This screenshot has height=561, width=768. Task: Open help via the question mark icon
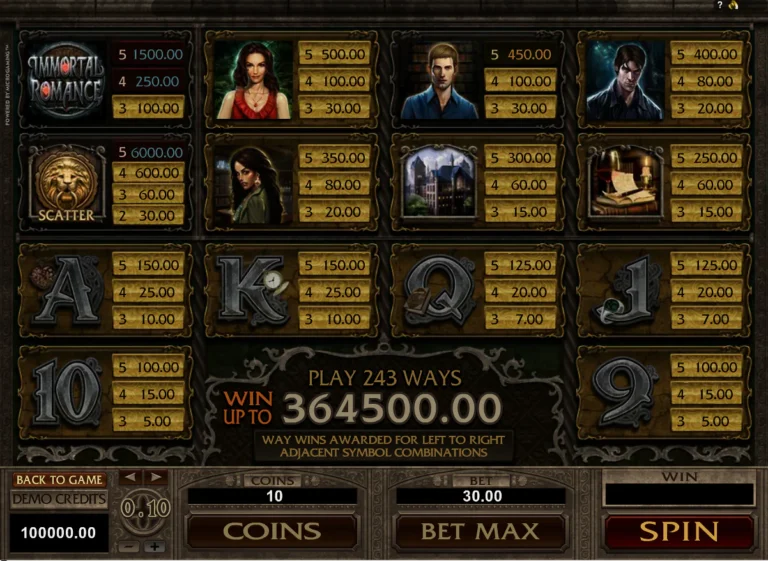tap(719, 5)
